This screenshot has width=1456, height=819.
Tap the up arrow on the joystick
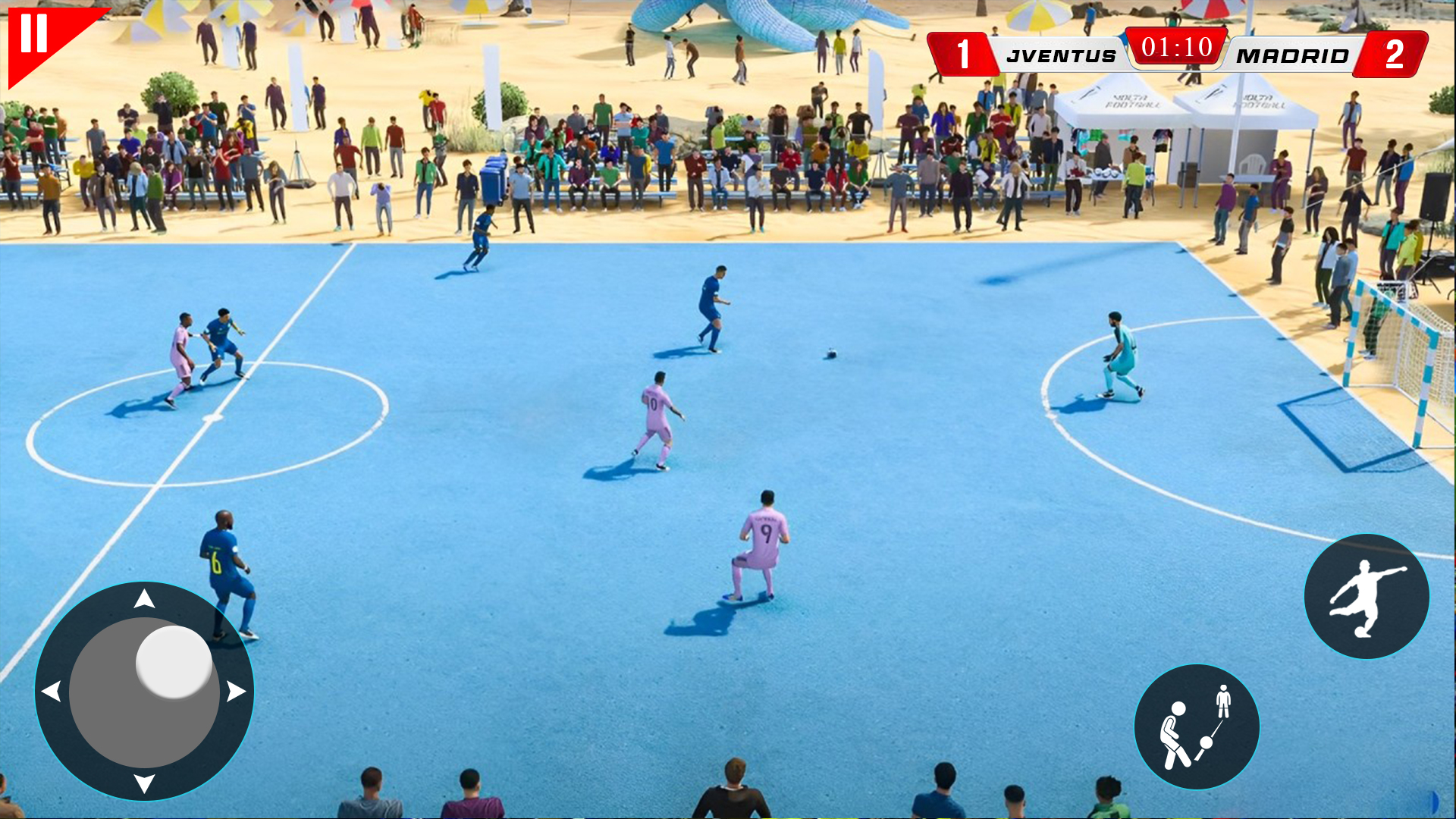(143, 598)
